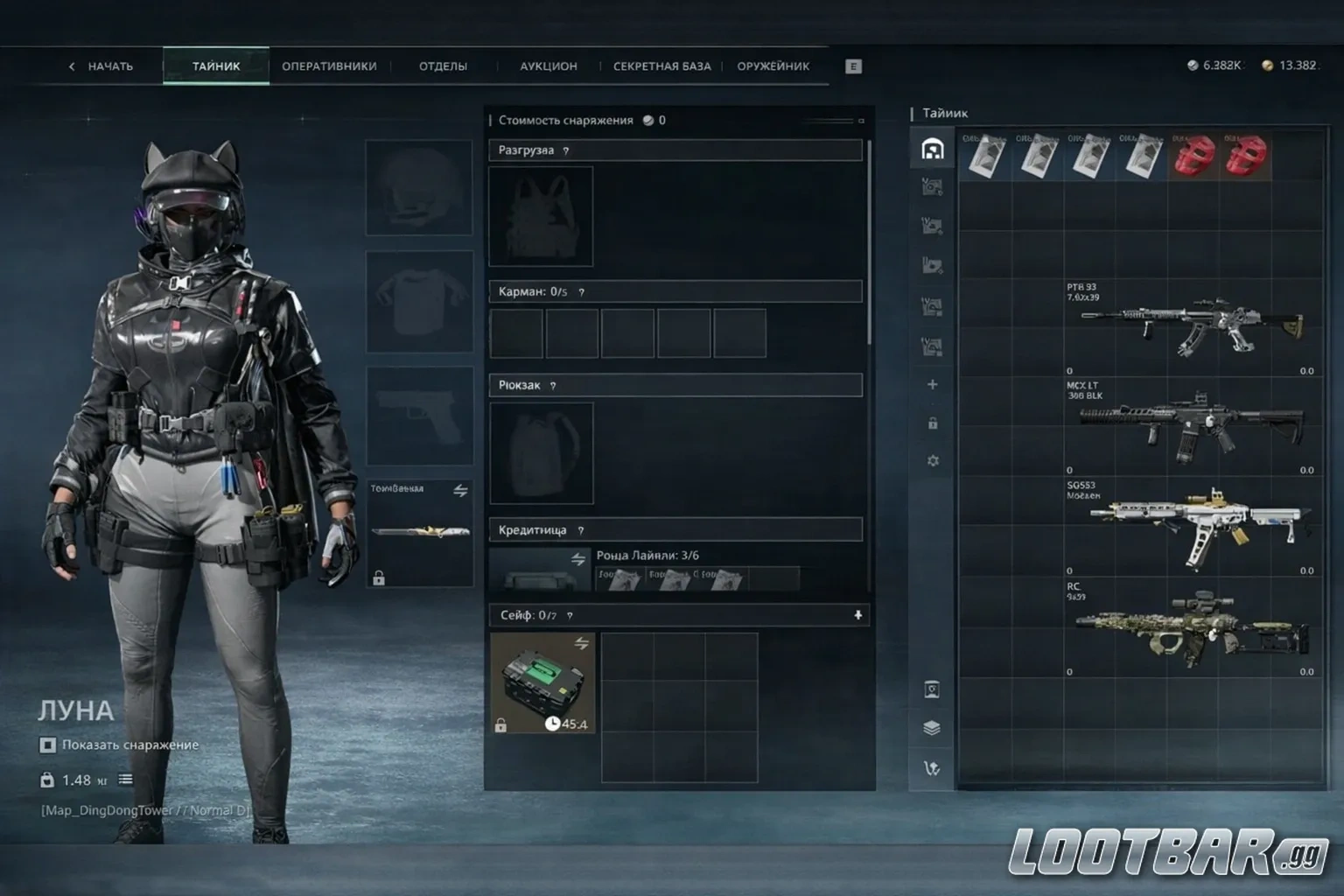Select the PTR 93 rifle in the stash
This screenshot has height=896, width=1344.
[1190, 326]
